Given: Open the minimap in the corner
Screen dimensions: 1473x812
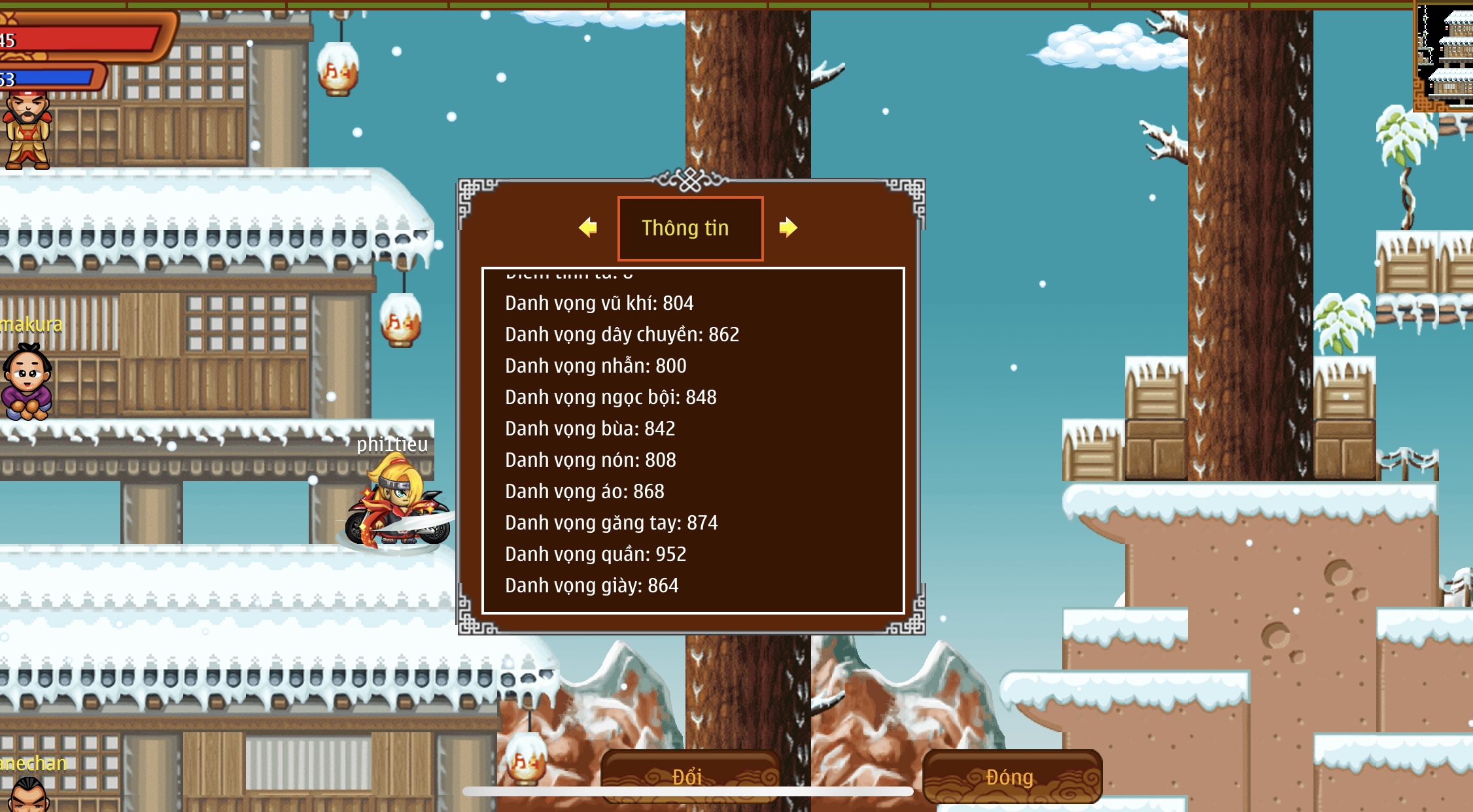Looking at the screenshot, I should point(1444,56).
